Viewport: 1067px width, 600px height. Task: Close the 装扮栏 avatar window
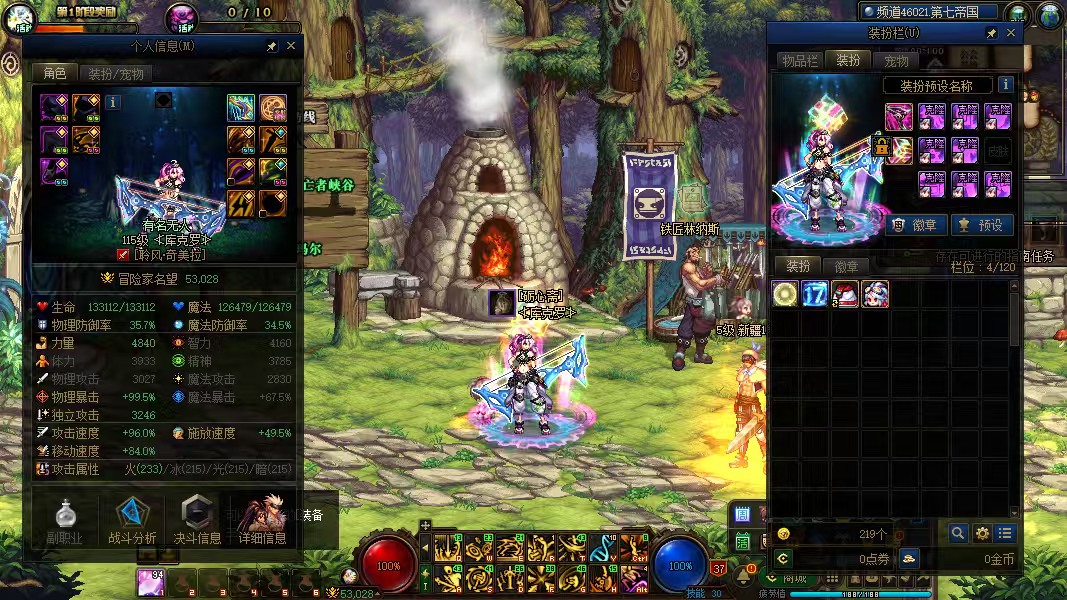click(1011, 33)
